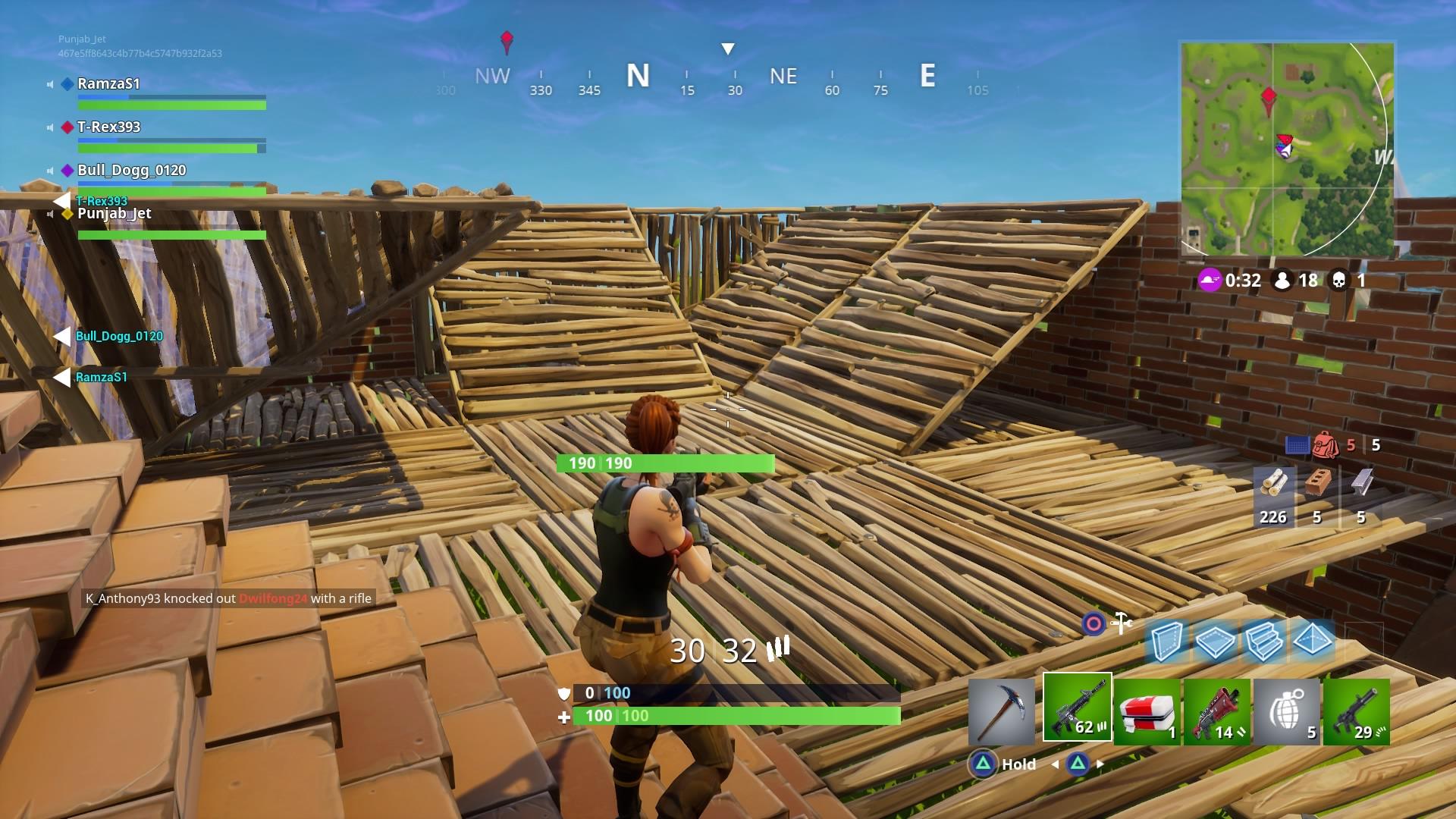Select the stairs build piece icon
Viewport: 1456px width, 819px height.
(x=1263, y=641)
